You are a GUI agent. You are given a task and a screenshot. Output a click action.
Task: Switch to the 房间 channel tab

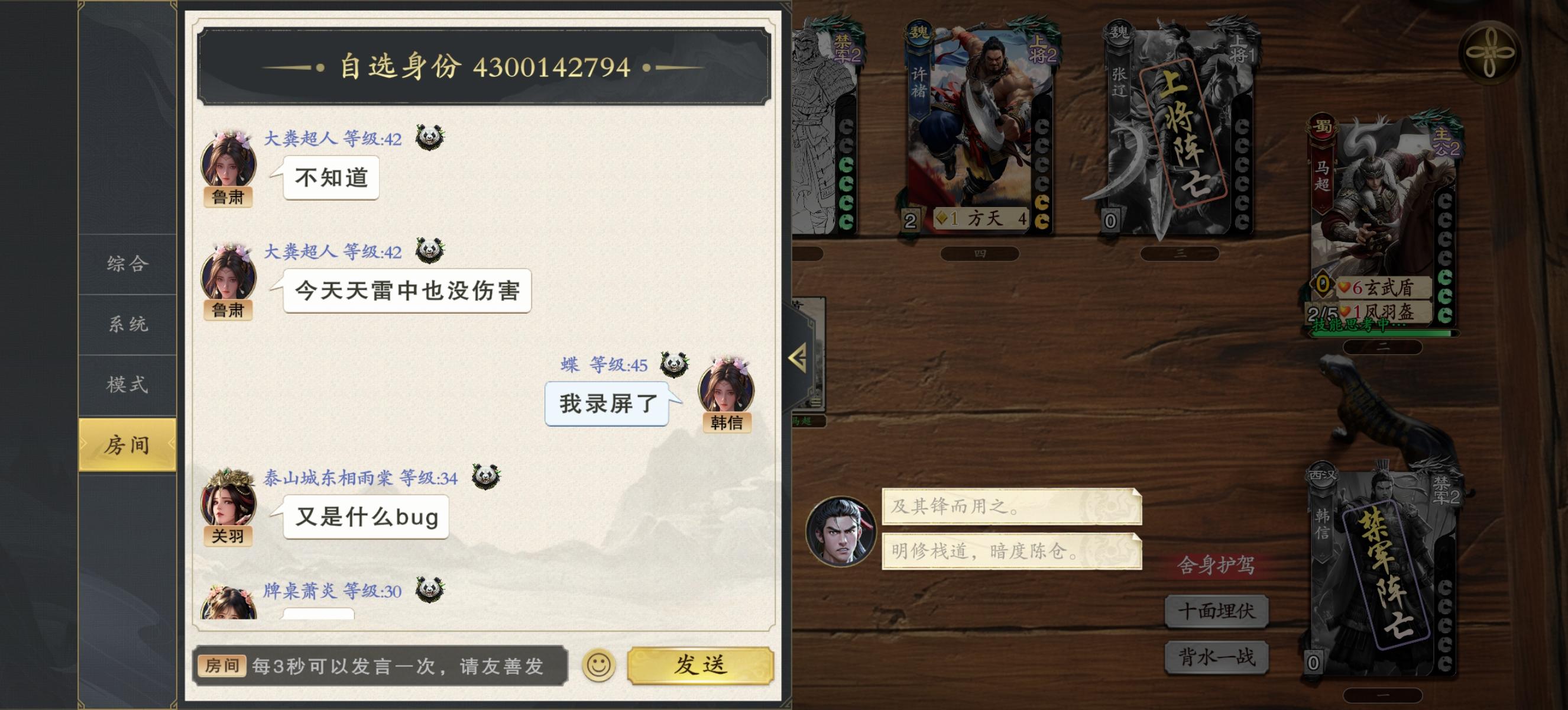126,444
